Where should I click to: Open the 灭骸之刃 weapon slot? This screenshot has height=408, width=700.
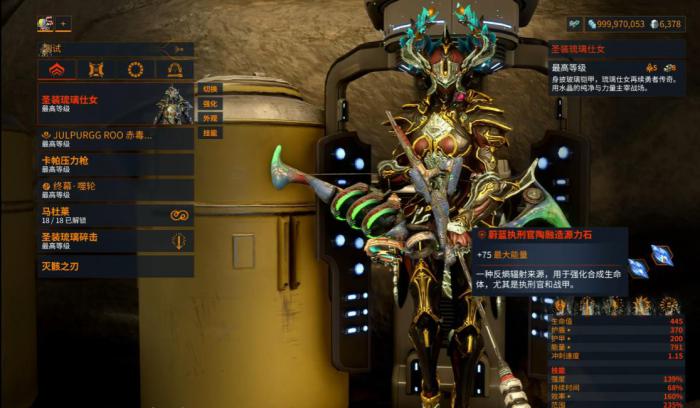click(115, 267)
